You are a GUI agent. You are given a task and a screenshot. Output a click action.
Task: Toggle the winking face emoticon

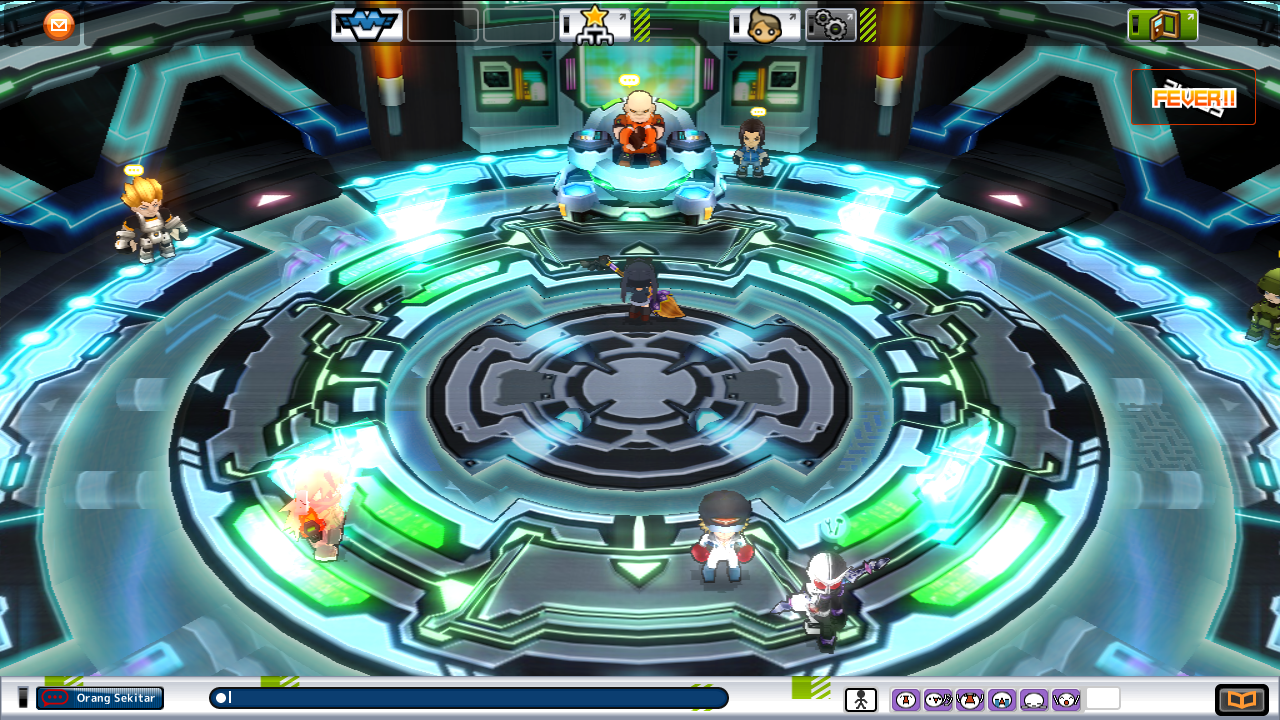tap(937, 699)
